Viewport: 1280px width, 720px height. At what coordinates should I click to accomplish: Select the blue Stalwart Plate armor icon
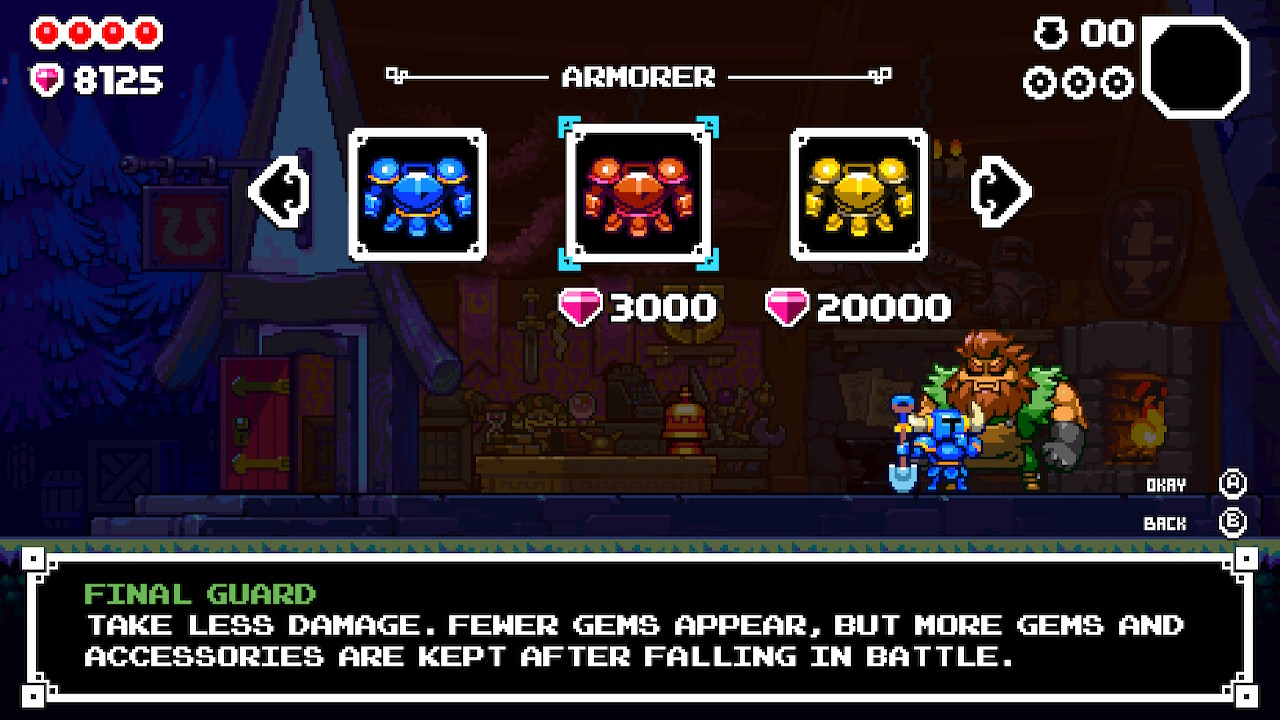417,193
